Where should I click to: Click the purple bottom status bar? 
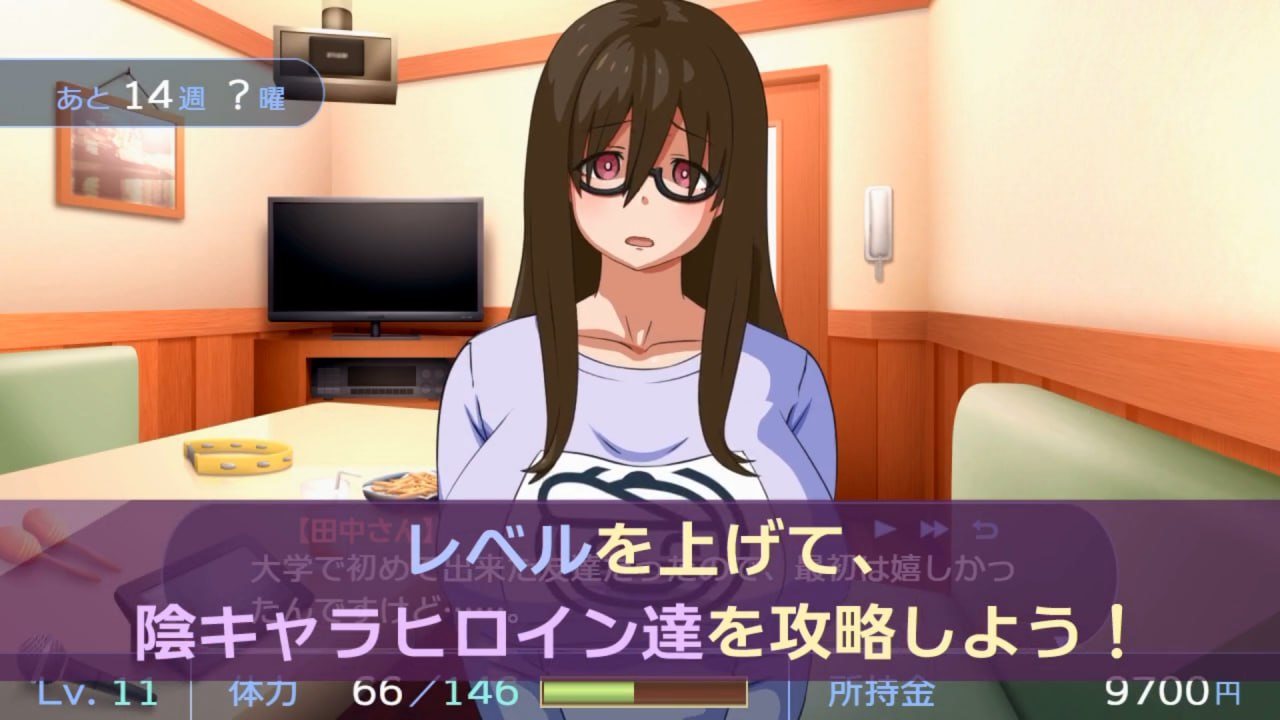(640, 700)
